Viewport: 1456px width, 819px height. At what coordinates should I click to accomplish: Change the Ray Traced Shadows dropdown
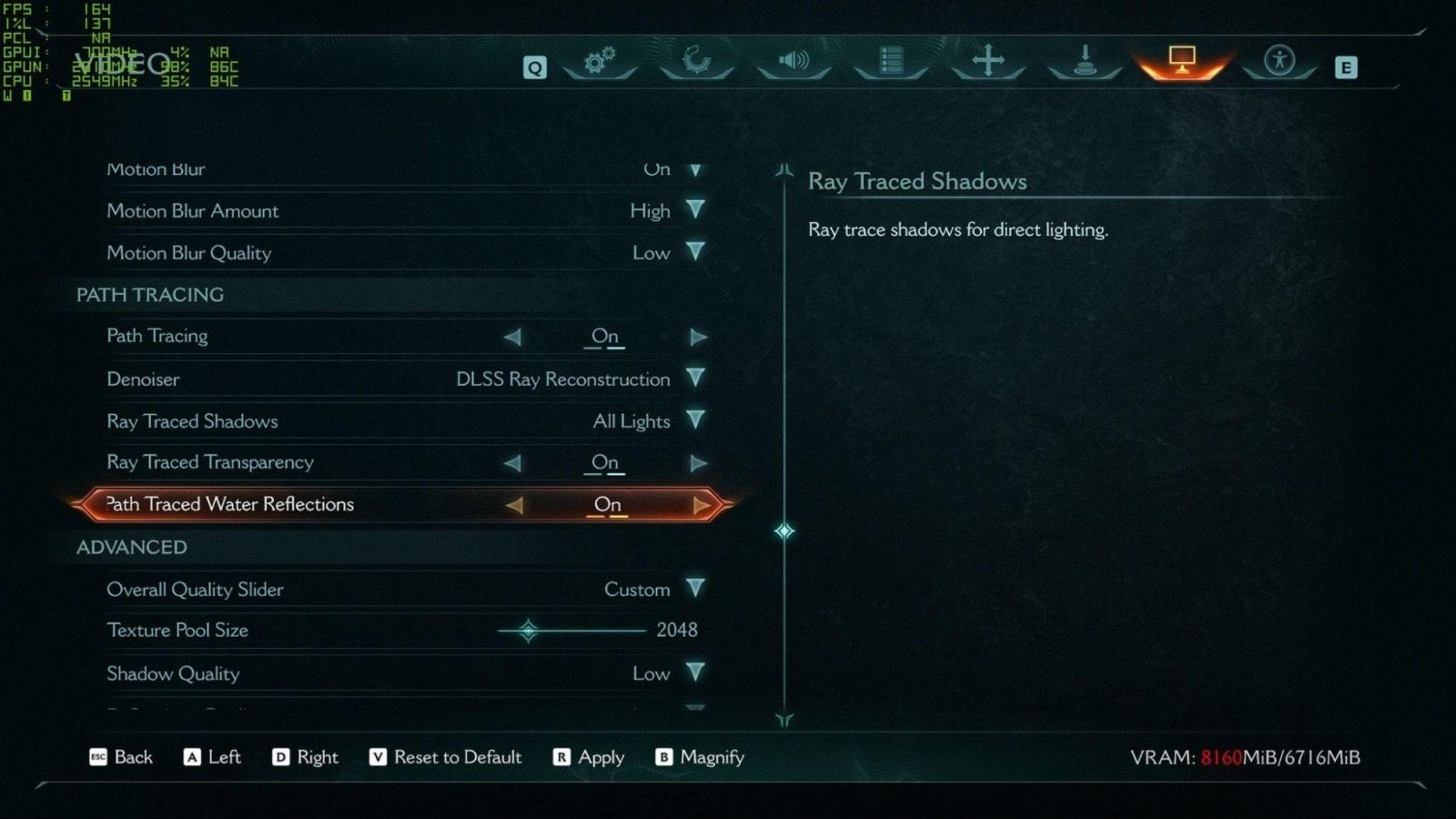pos(695,420)
